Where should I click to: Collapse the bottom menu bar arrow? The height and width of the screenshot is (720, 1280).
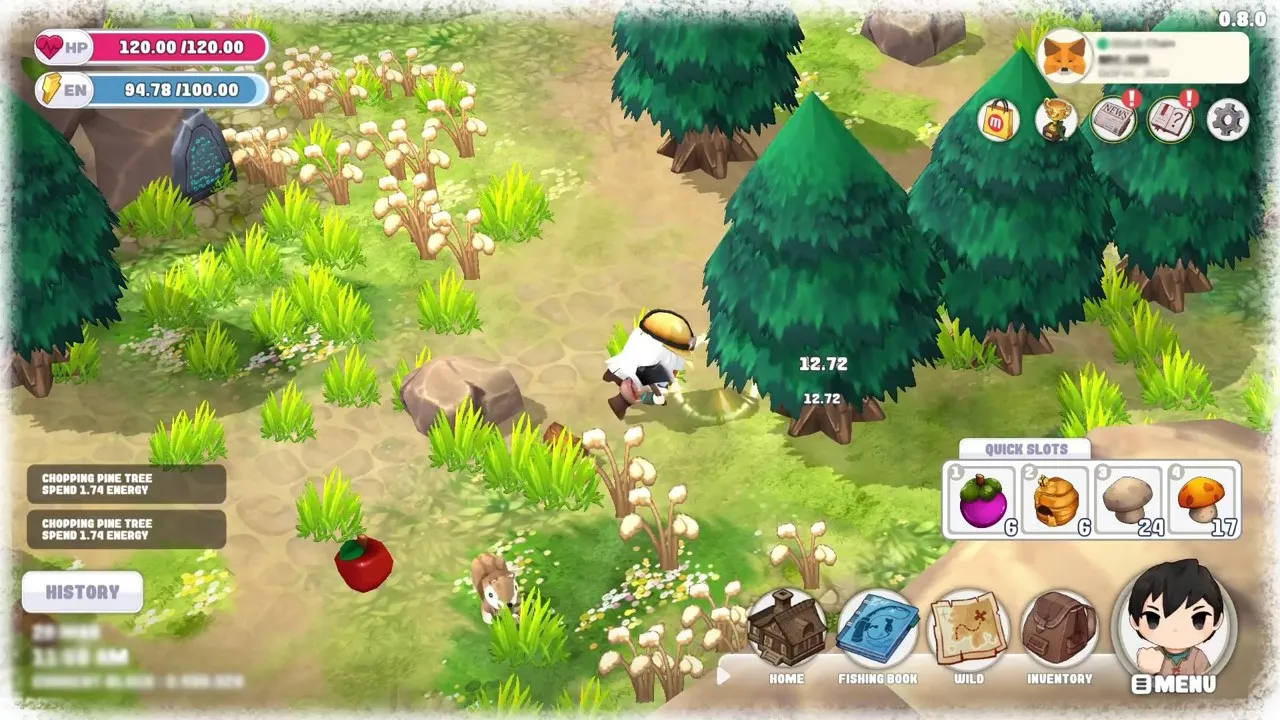click(724, 676)
